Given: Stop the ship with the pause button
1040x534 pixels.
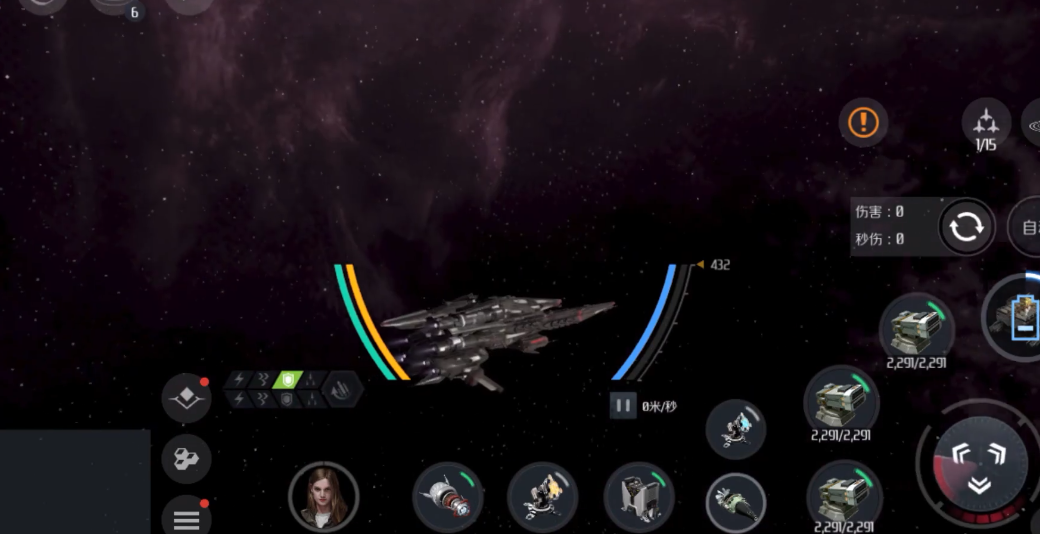Looking at the screenshot, I should pos(623,406).
